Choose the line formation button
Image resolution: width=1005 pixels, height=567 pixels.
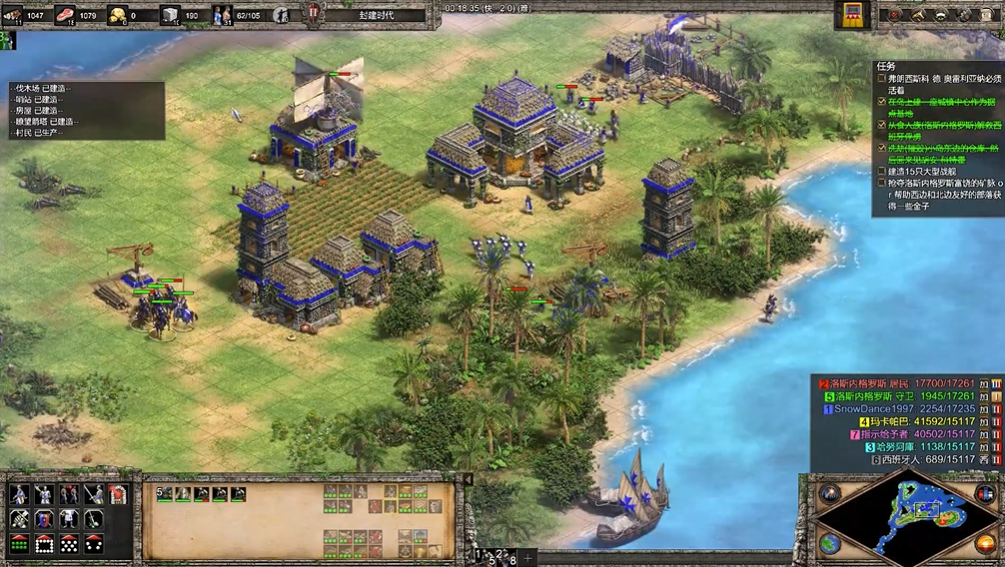point(19,544)
